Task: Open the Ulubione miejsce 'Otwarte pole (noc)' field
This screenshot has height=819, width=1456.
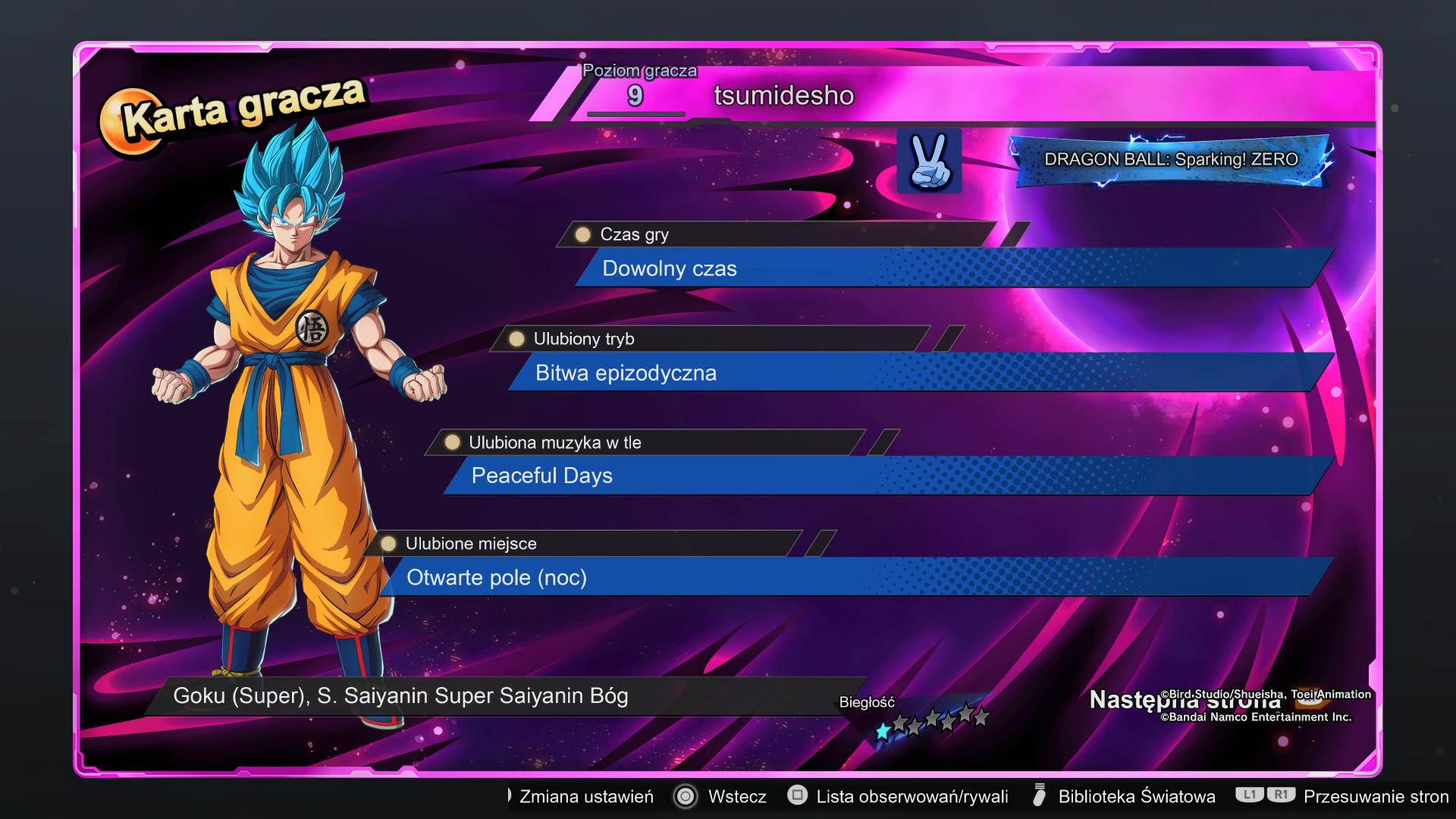Action: click(857, 578)
